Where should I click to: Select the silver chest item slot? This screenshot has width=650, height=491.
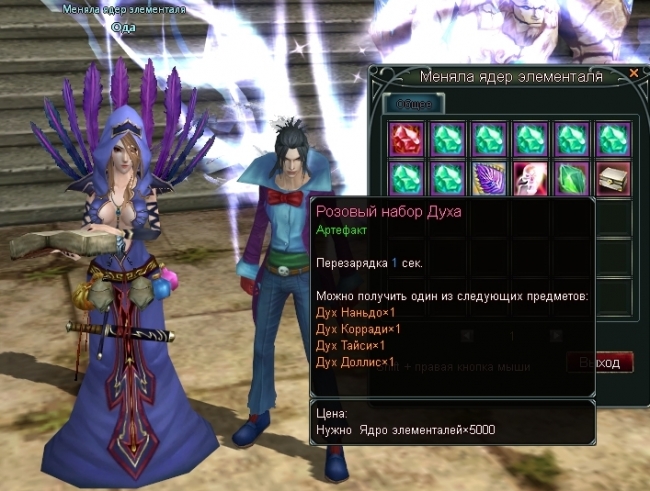coord(612,178)
